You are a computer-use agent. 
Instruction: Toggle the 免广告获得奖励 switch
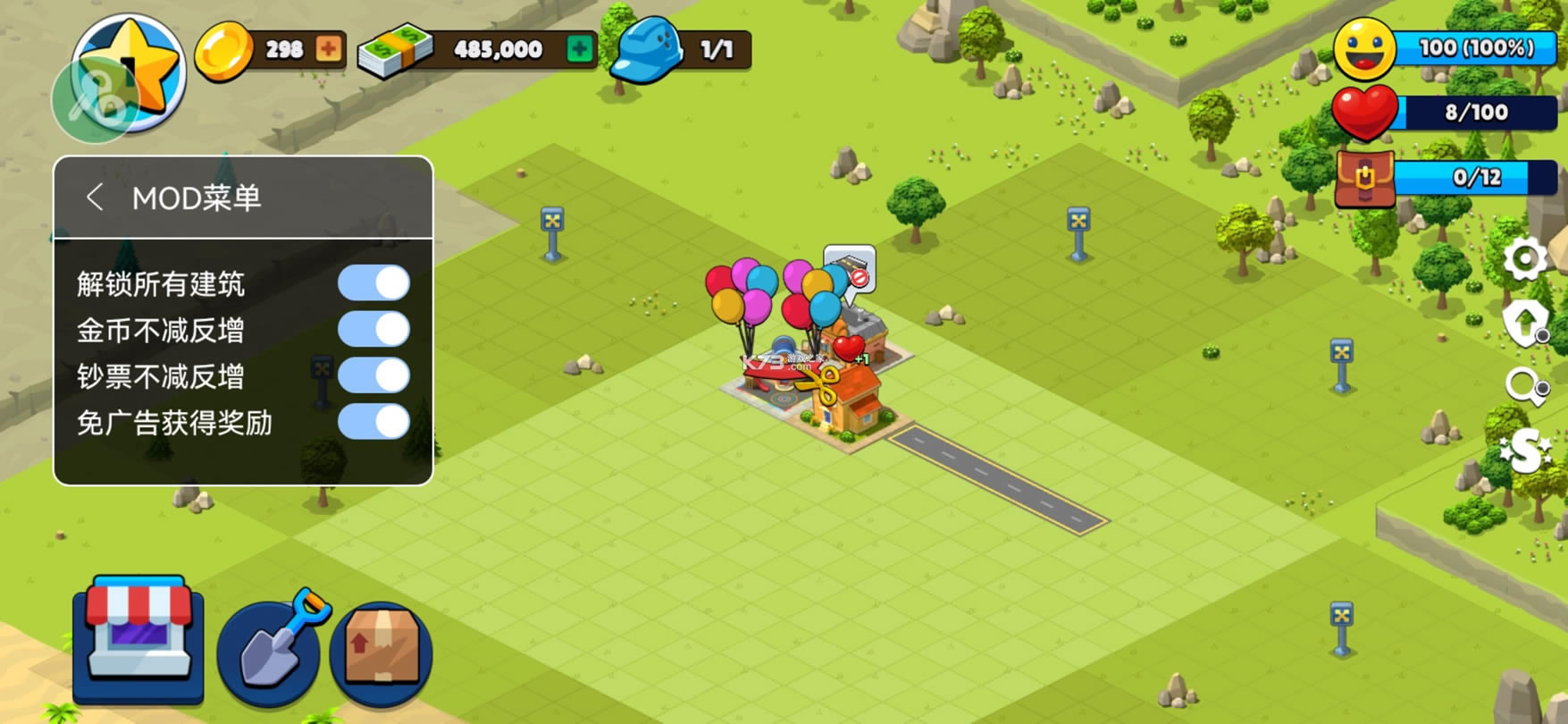[x=373, y=422]
